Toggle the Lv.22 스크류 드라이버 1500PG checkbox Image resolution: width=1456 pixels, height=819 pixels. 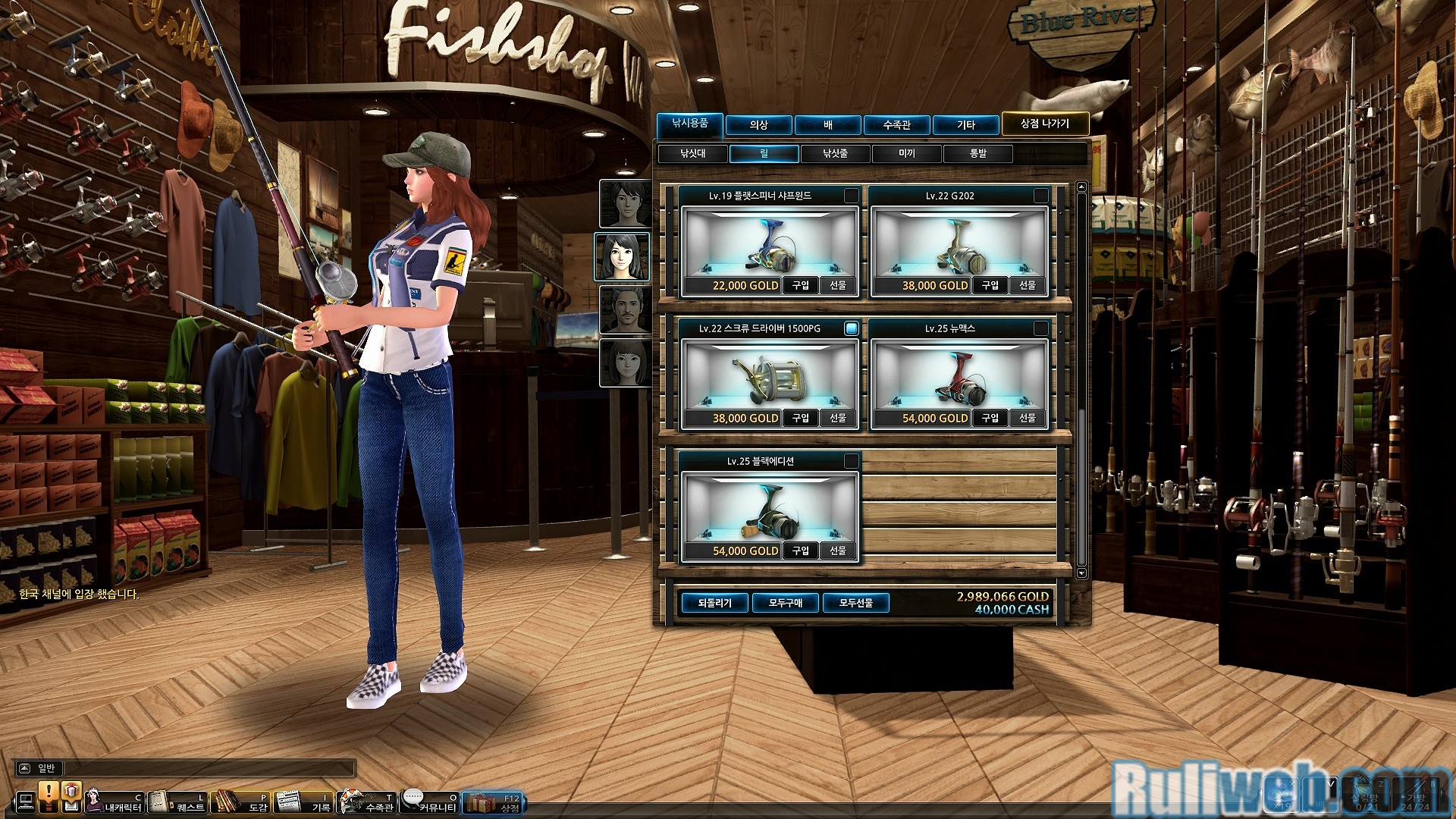point(852,328)
